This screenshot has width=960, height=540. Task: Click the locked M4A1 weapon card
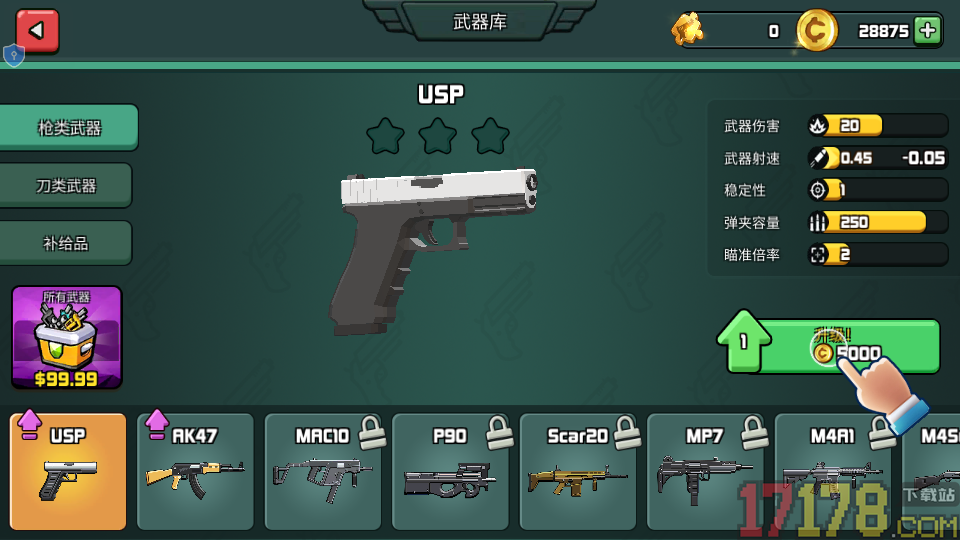click(x=832, y=472)
